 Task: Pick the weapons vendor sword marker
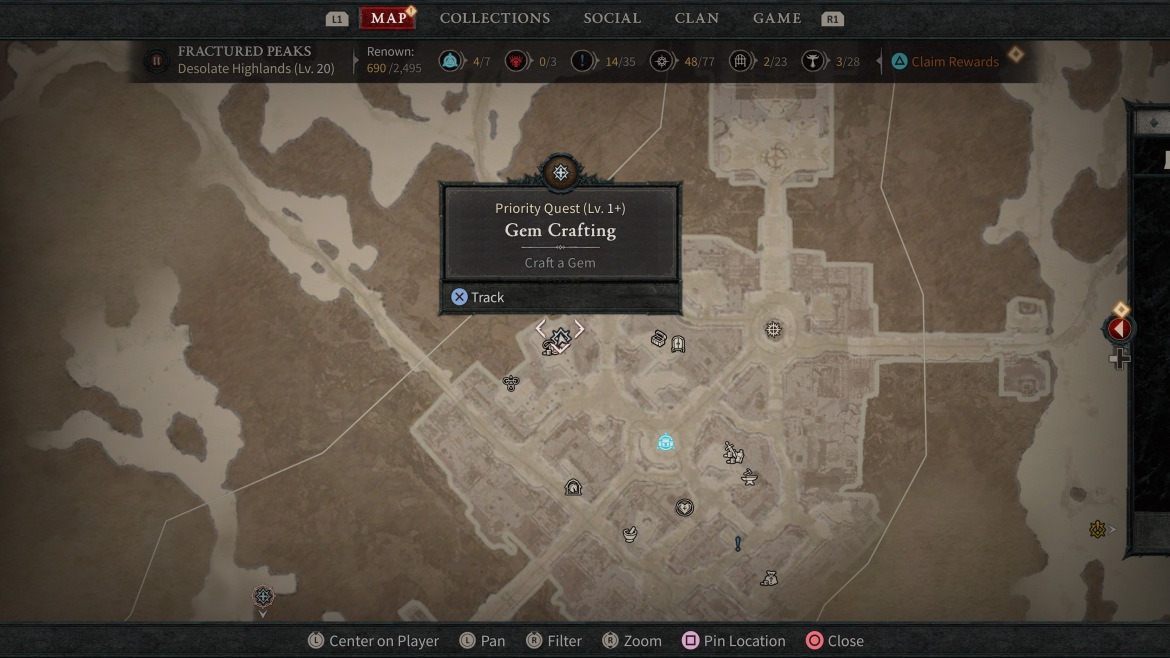[733, 453]
